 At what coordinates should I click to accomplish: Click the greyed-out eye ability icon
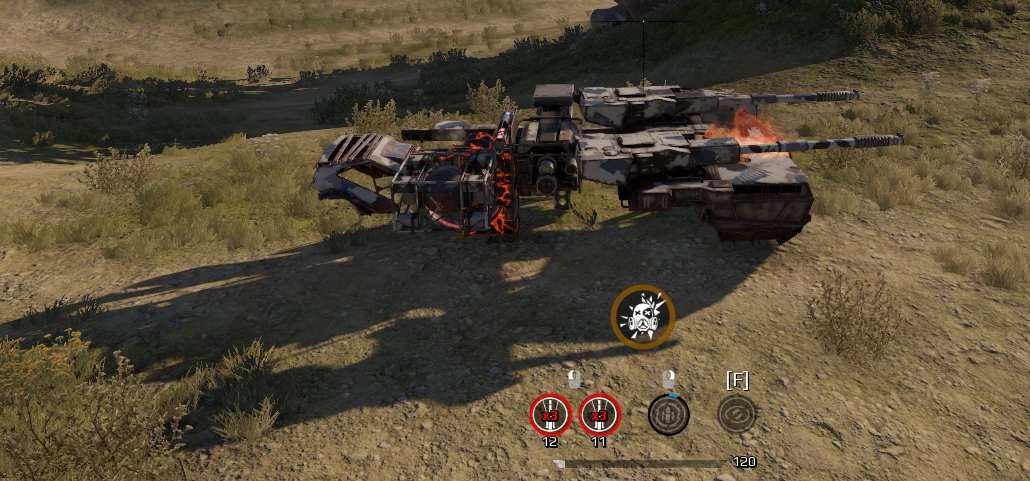tap(737, 414)
